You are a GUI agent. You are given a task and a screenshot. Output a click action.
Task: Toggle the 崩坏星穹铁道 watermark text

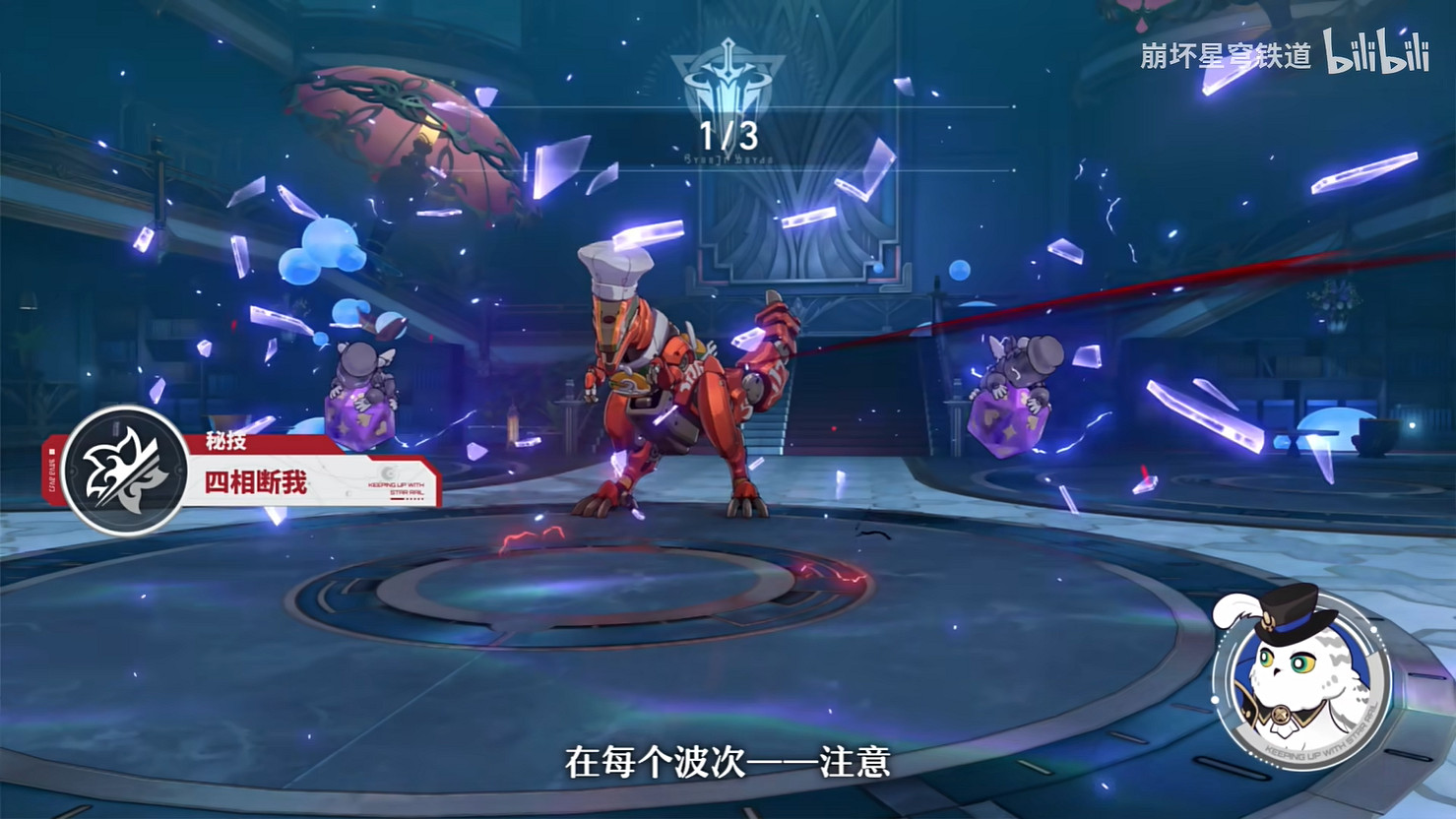(1231, 56)
